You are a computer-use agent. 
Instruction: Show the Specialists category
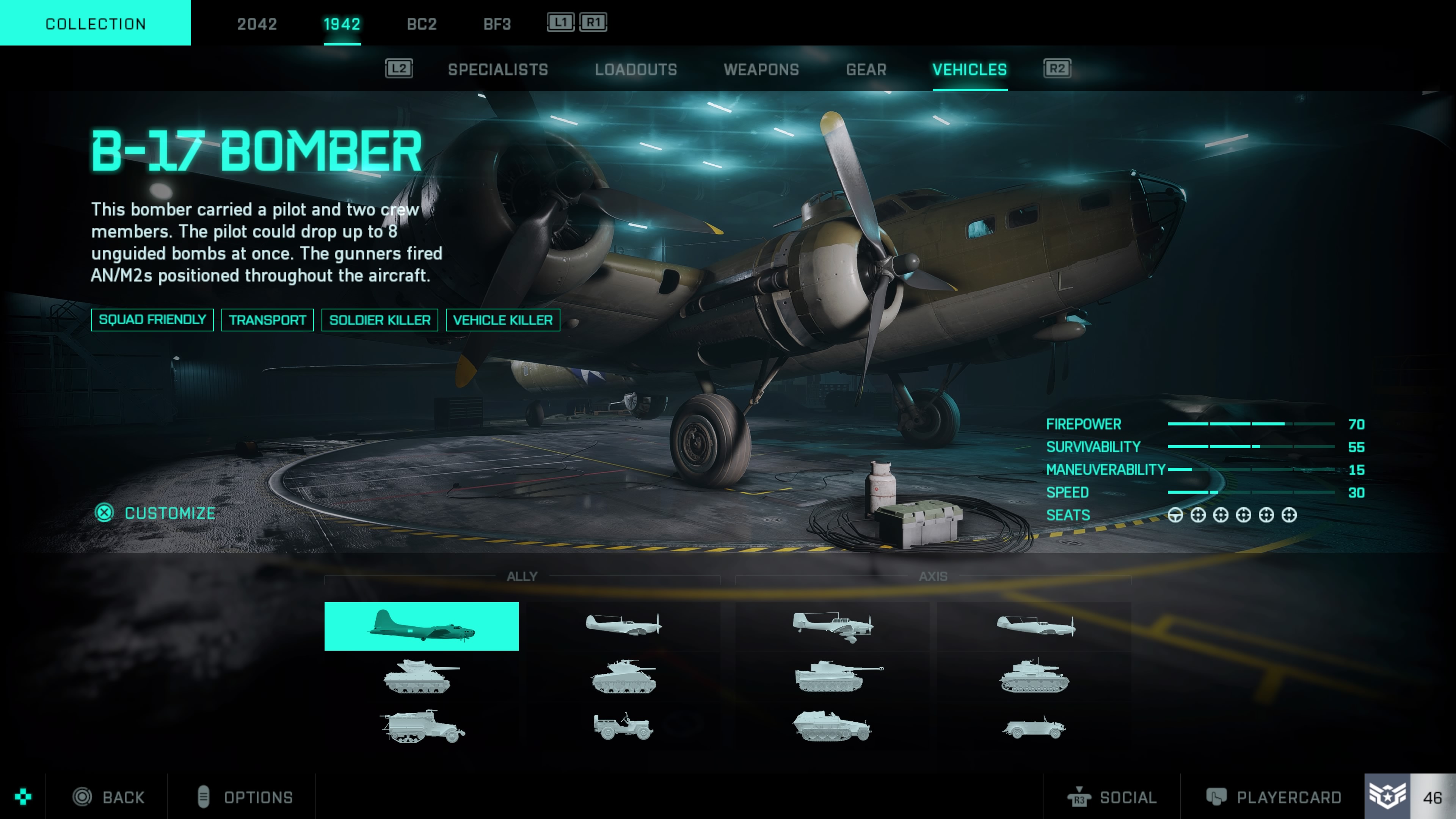click(497, 69)
